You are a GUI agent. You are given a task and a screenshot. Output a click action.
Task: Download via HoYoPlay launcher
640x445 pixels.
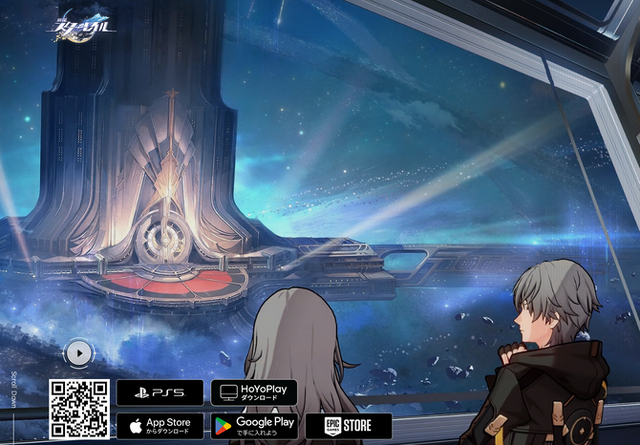[253, 392]
